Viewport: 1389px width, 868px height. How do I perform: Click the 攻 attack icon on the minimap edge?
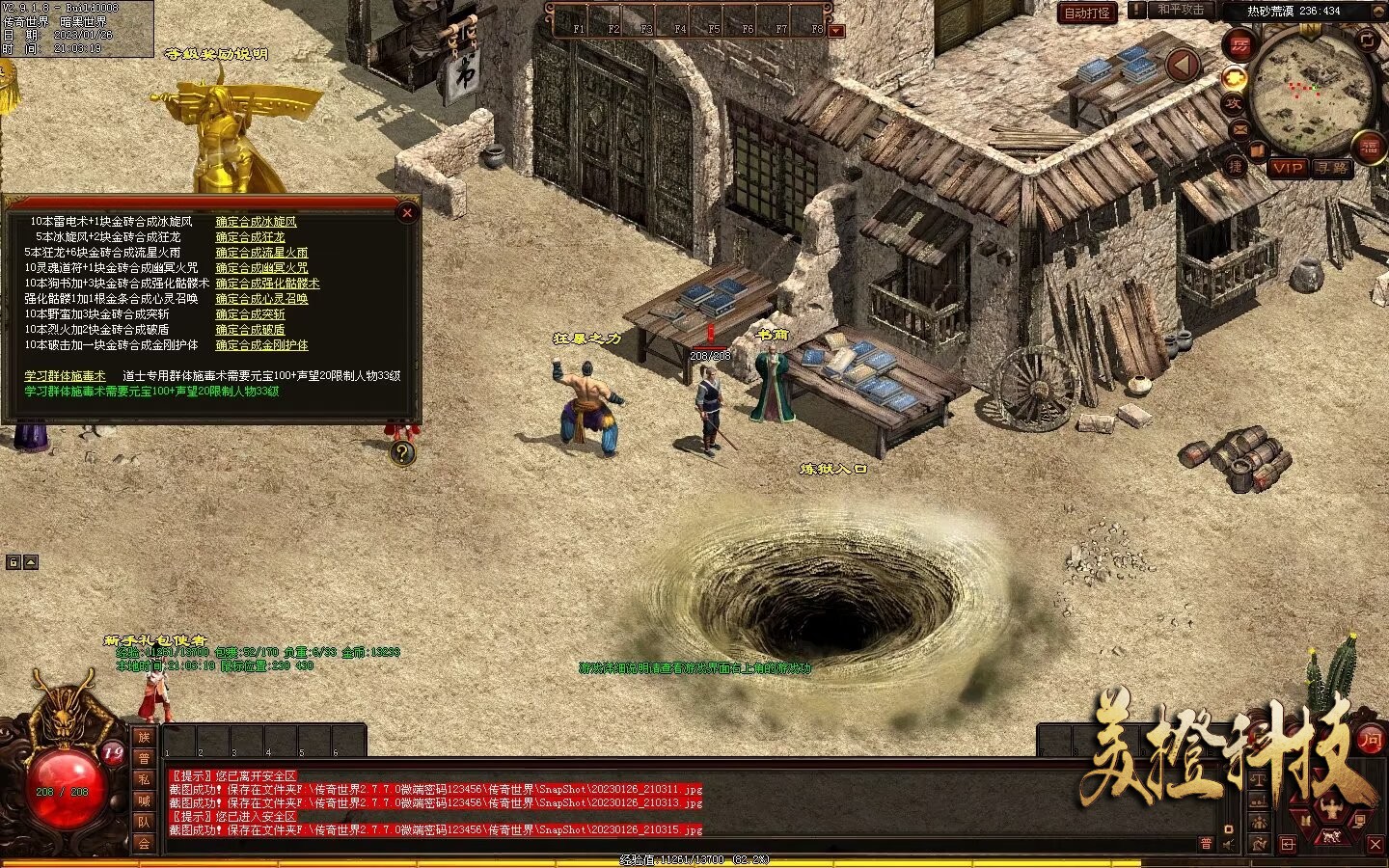(1234, 103)
